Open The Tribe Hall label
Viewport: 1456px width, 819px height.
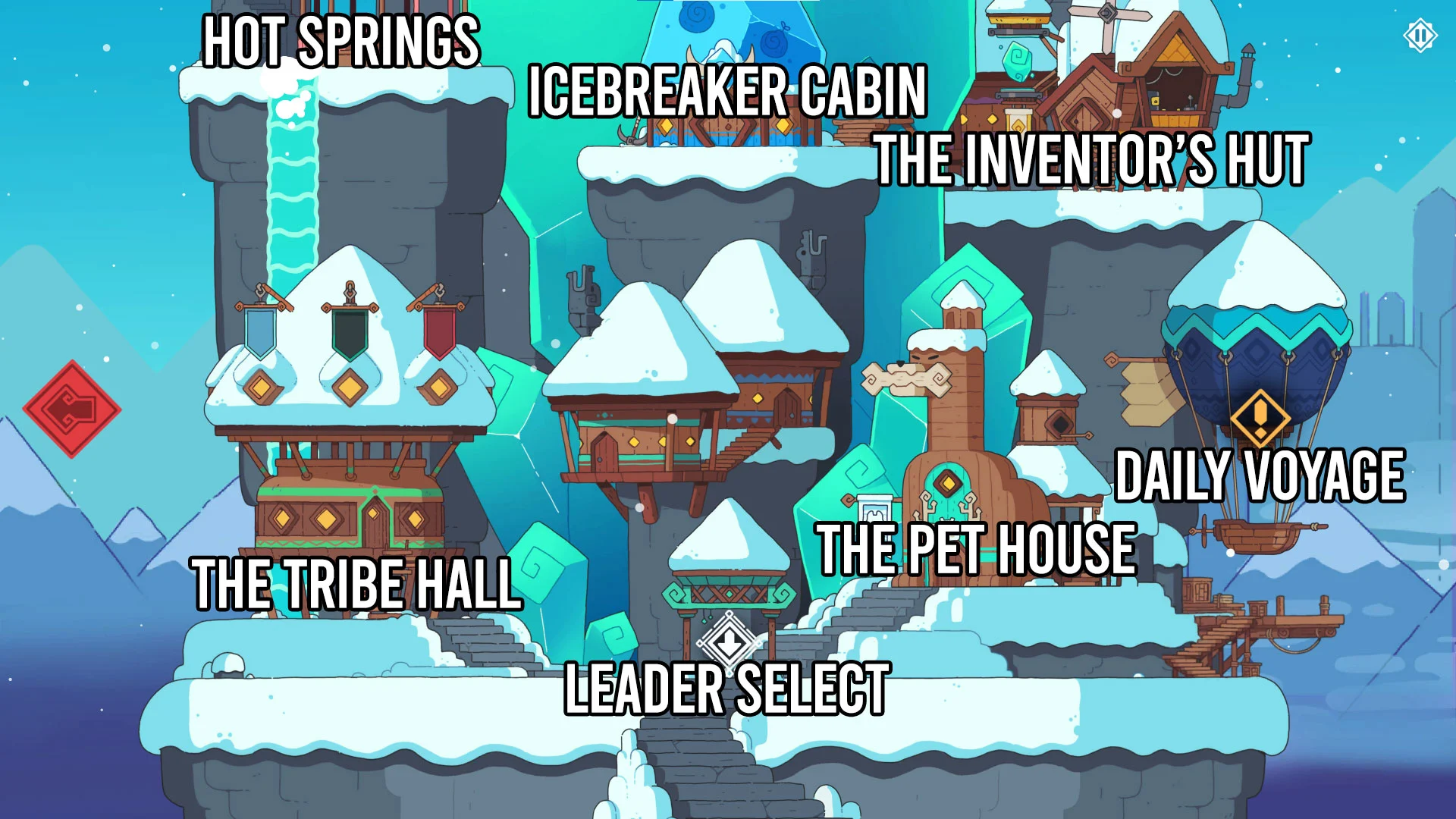tap(356, 584)
